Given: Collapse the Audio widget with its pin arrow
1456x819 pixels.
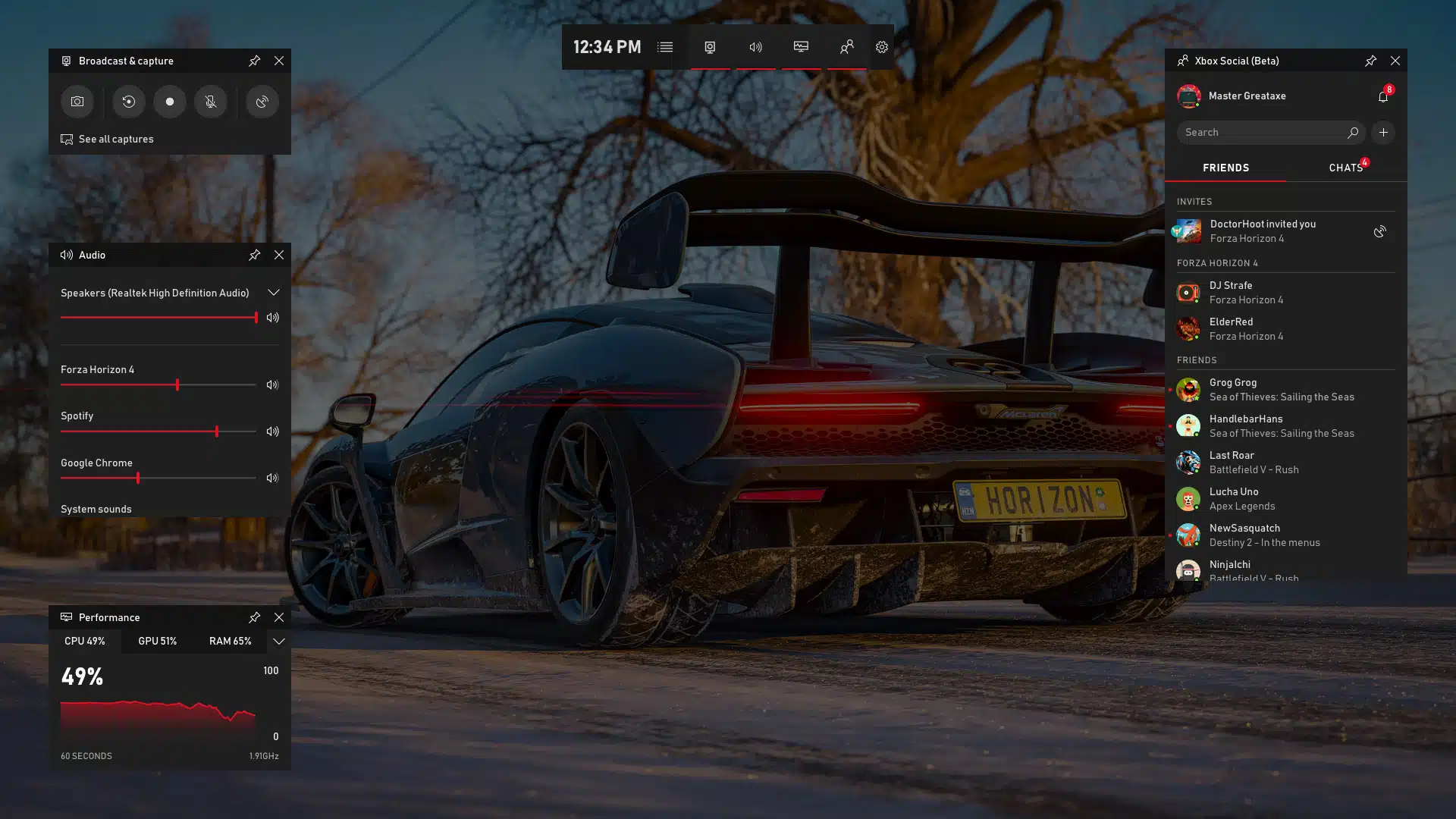Looking at the screenshot, I should [255, 255].
